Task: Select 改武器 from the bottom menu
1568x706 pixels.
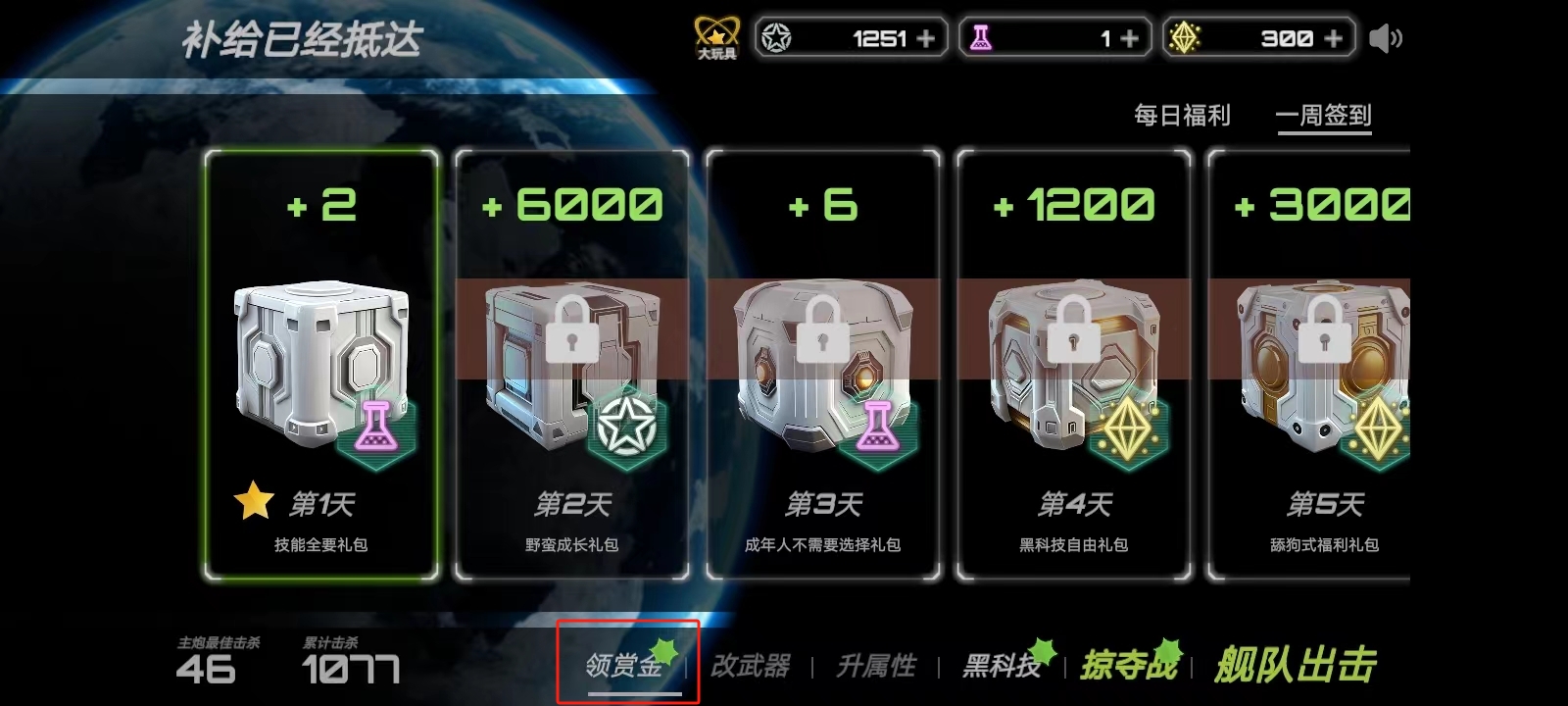Action: tap(753, 665)
